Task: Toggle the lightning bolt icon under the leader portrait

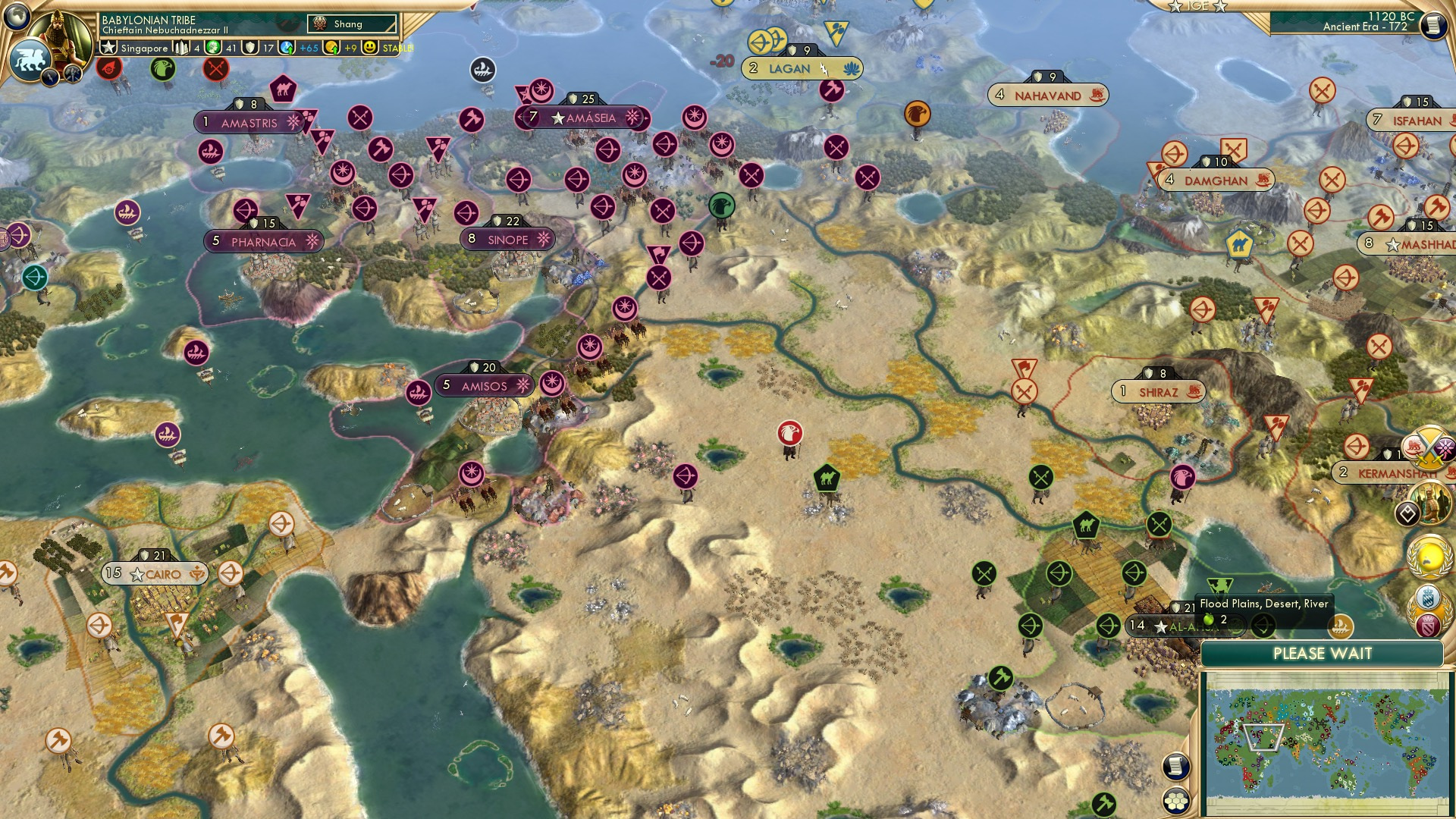Action: 51,76
